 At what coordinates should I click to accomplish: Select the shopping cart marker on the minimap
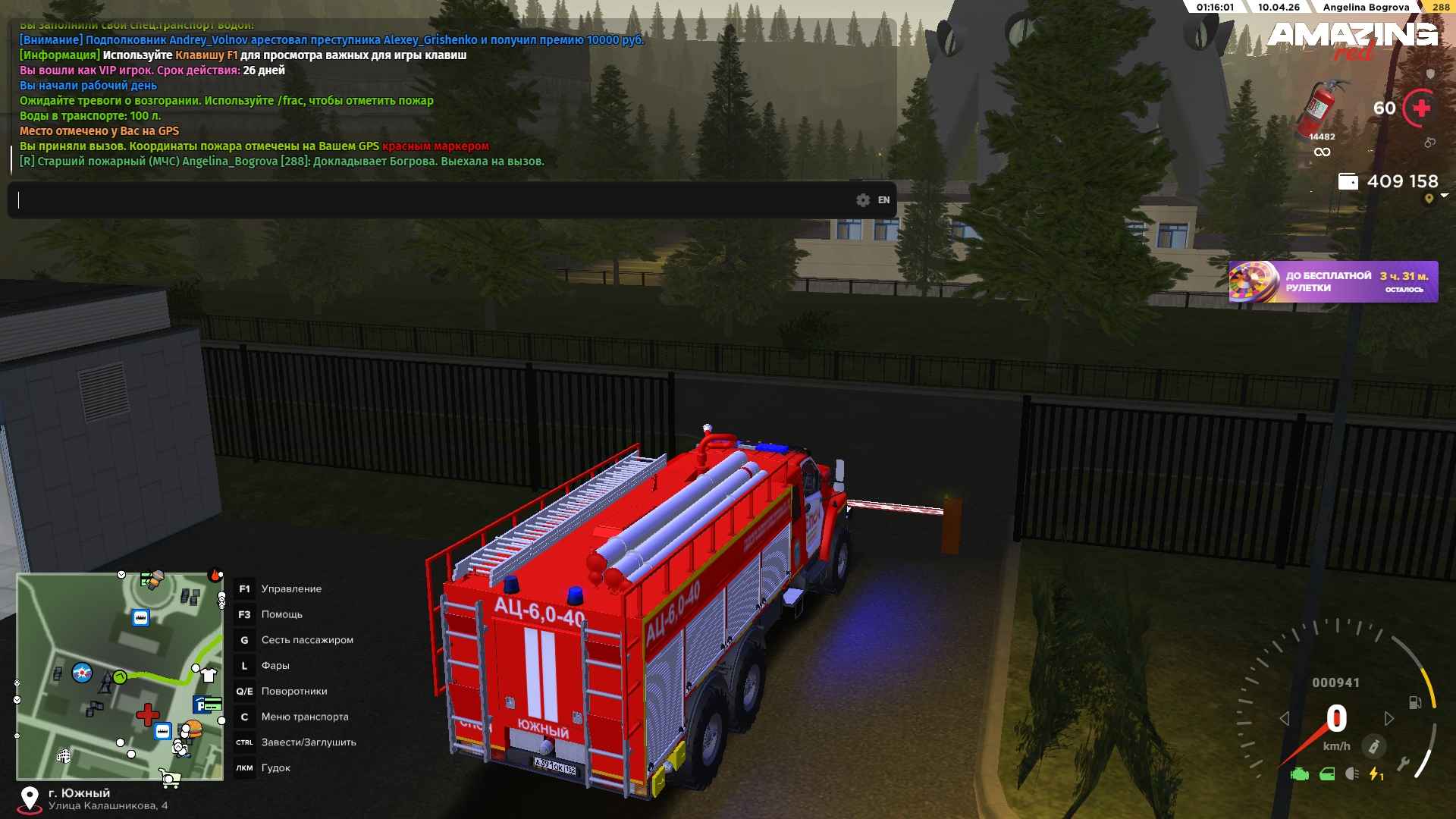tap(170, 777)
